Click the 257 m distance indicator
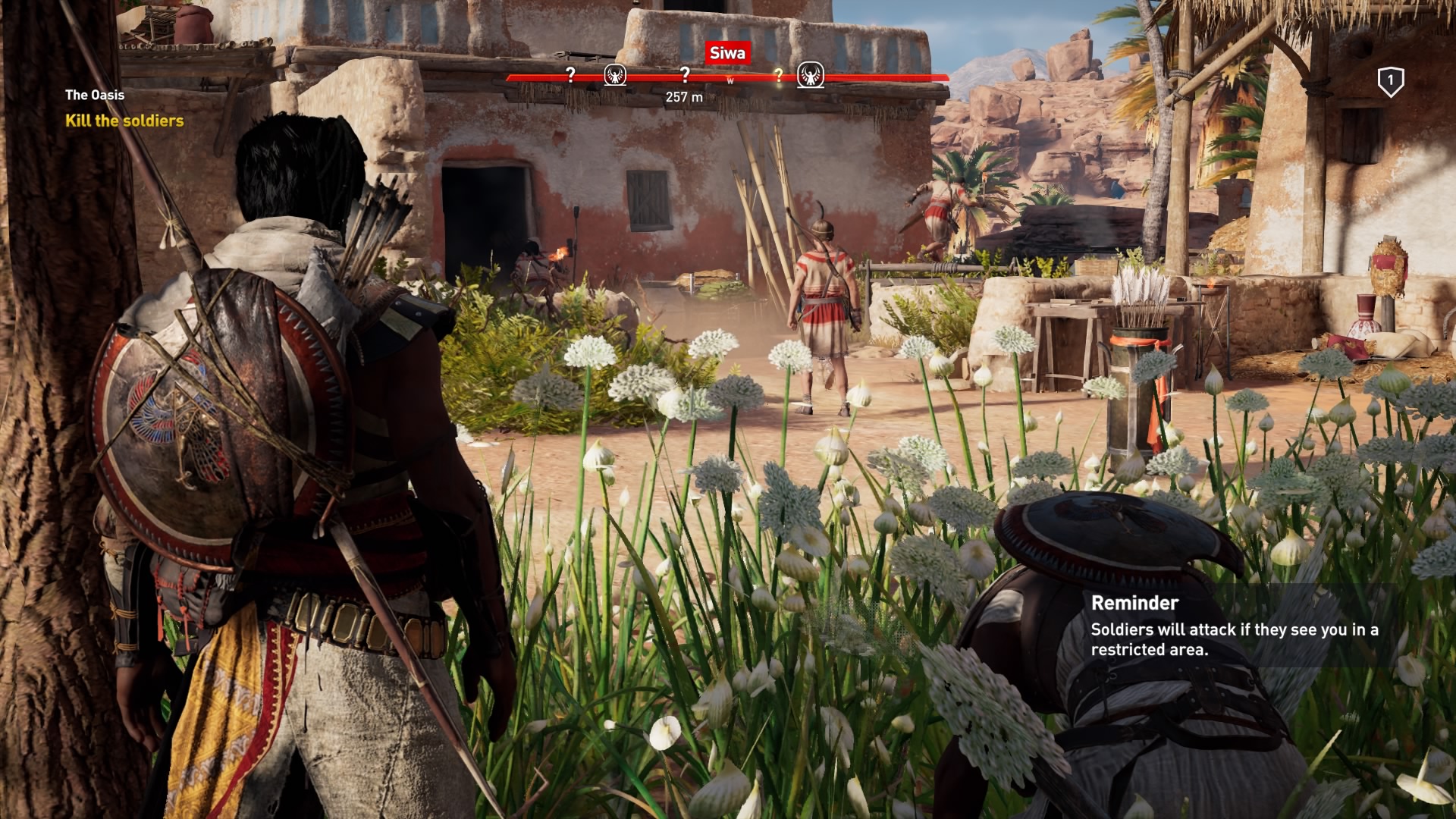 point(683,96)
